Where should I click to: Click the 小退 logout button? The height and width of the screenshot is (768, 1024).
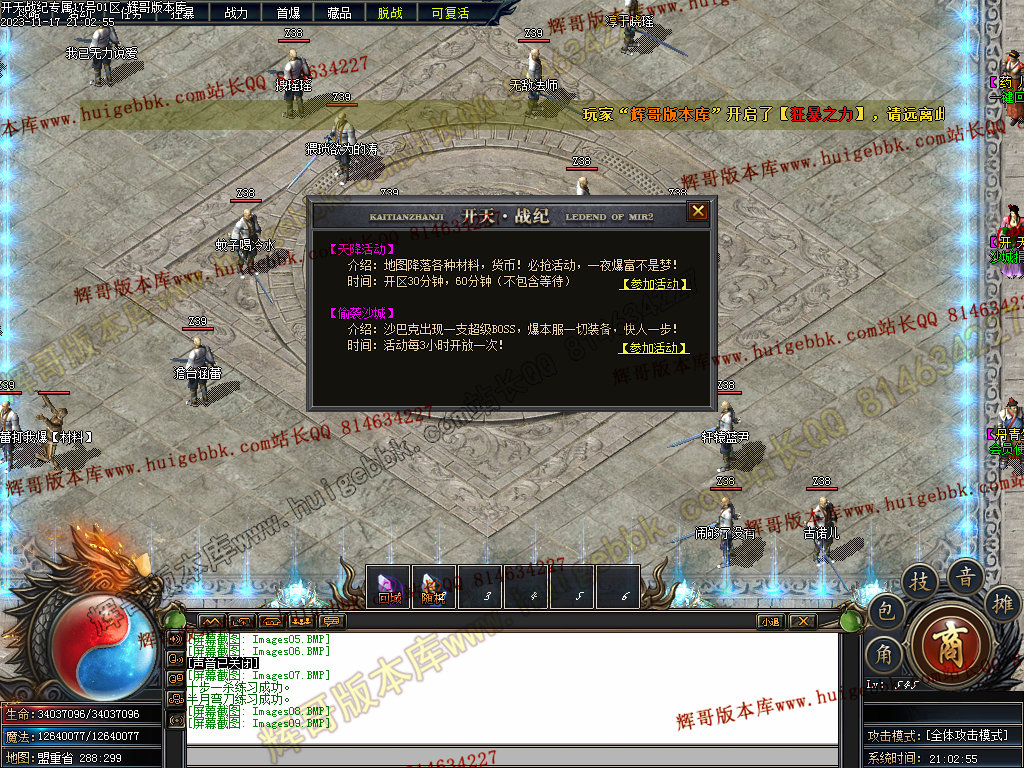[770, 621]
